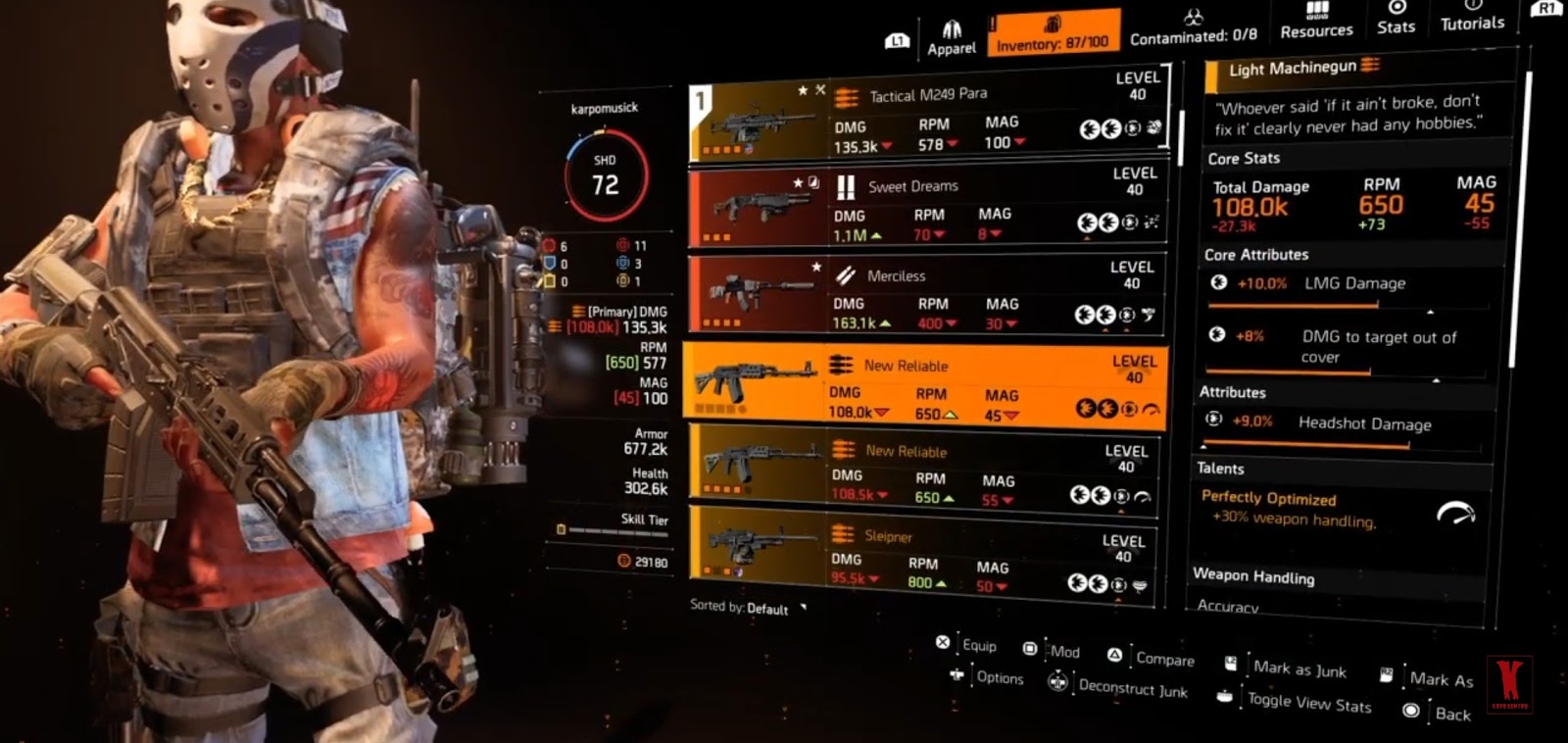Click the Resources icon
Screen dimensions: 1568x743
click(1316, 20)
